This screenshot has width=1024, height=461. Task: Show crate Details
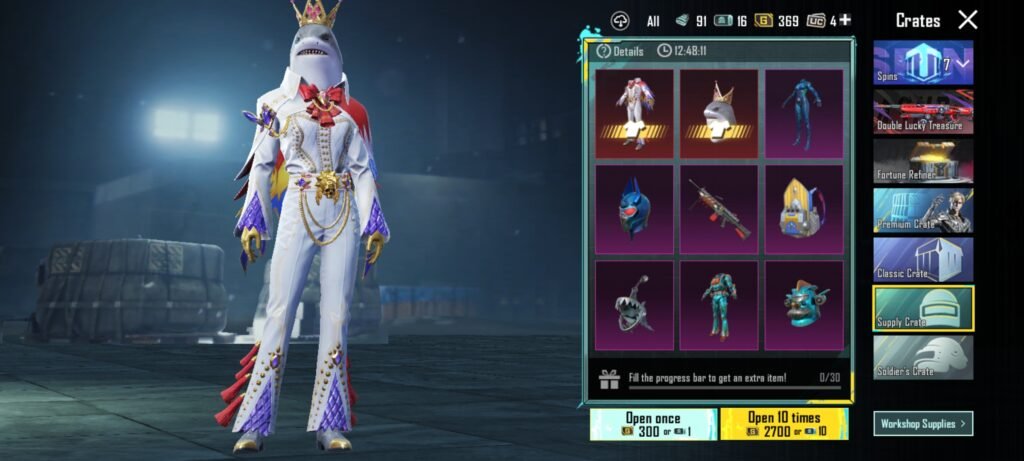pos(621,51)
